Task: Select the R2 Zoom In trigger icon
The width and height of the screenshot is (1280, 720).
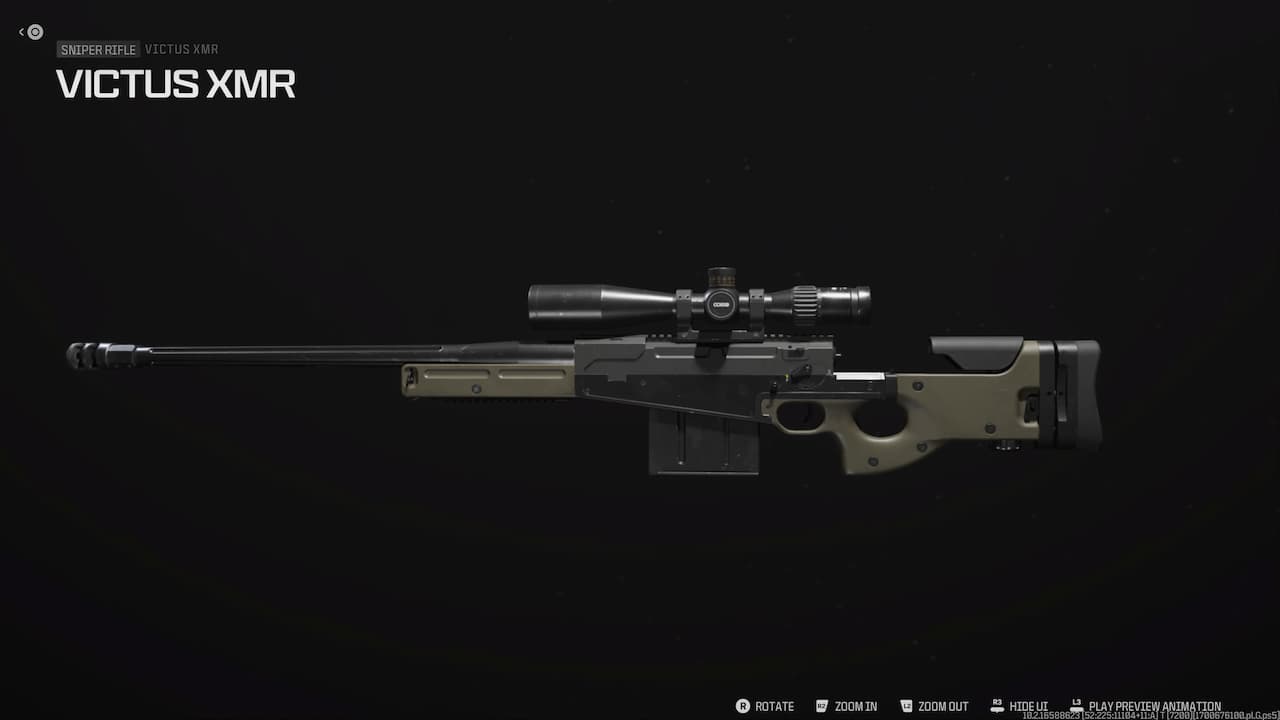Action: pyautogui.click(x=820, y=706)
